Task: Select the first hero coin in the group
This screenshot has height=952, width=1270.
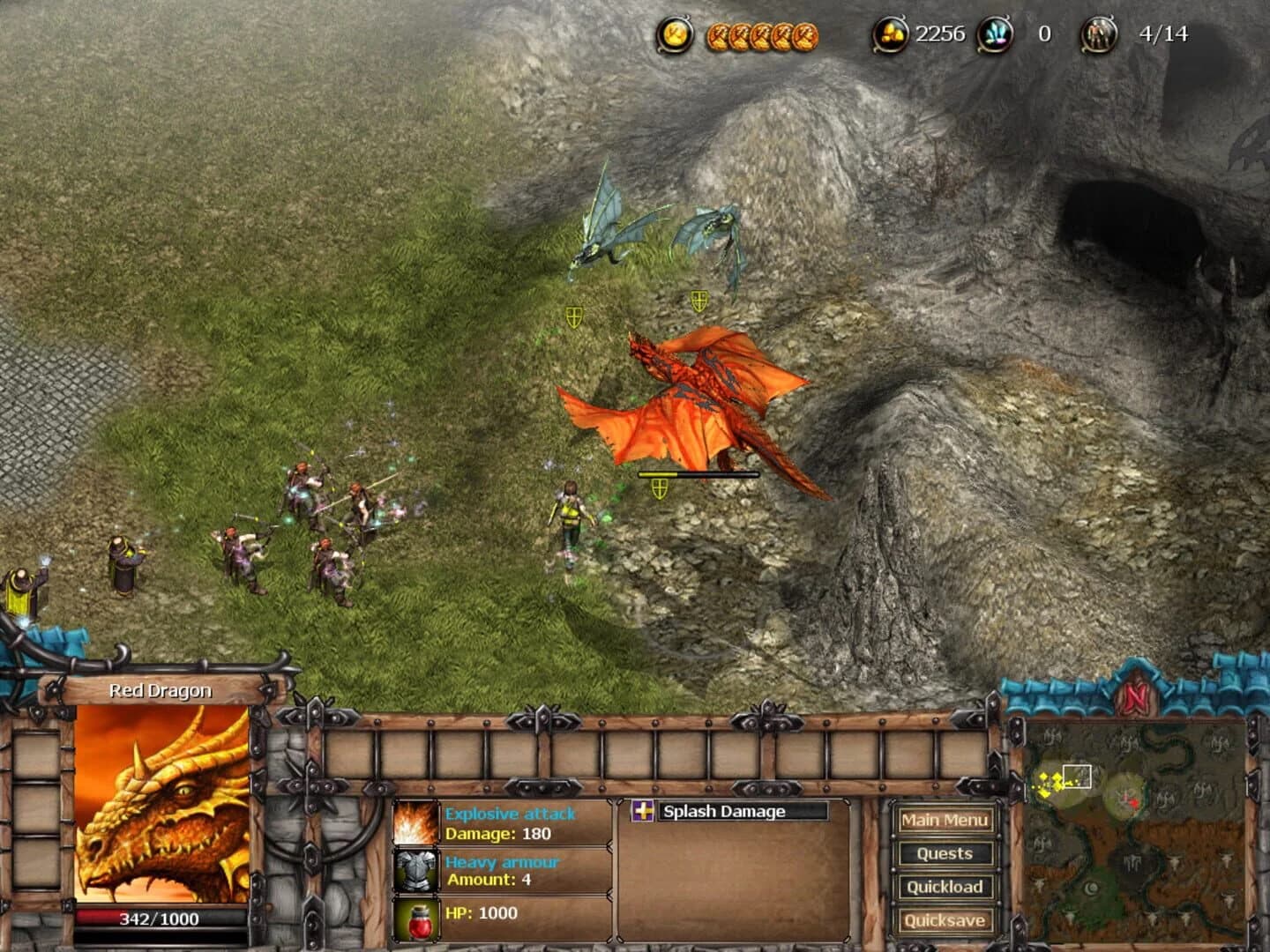Action: click(718, 34)
